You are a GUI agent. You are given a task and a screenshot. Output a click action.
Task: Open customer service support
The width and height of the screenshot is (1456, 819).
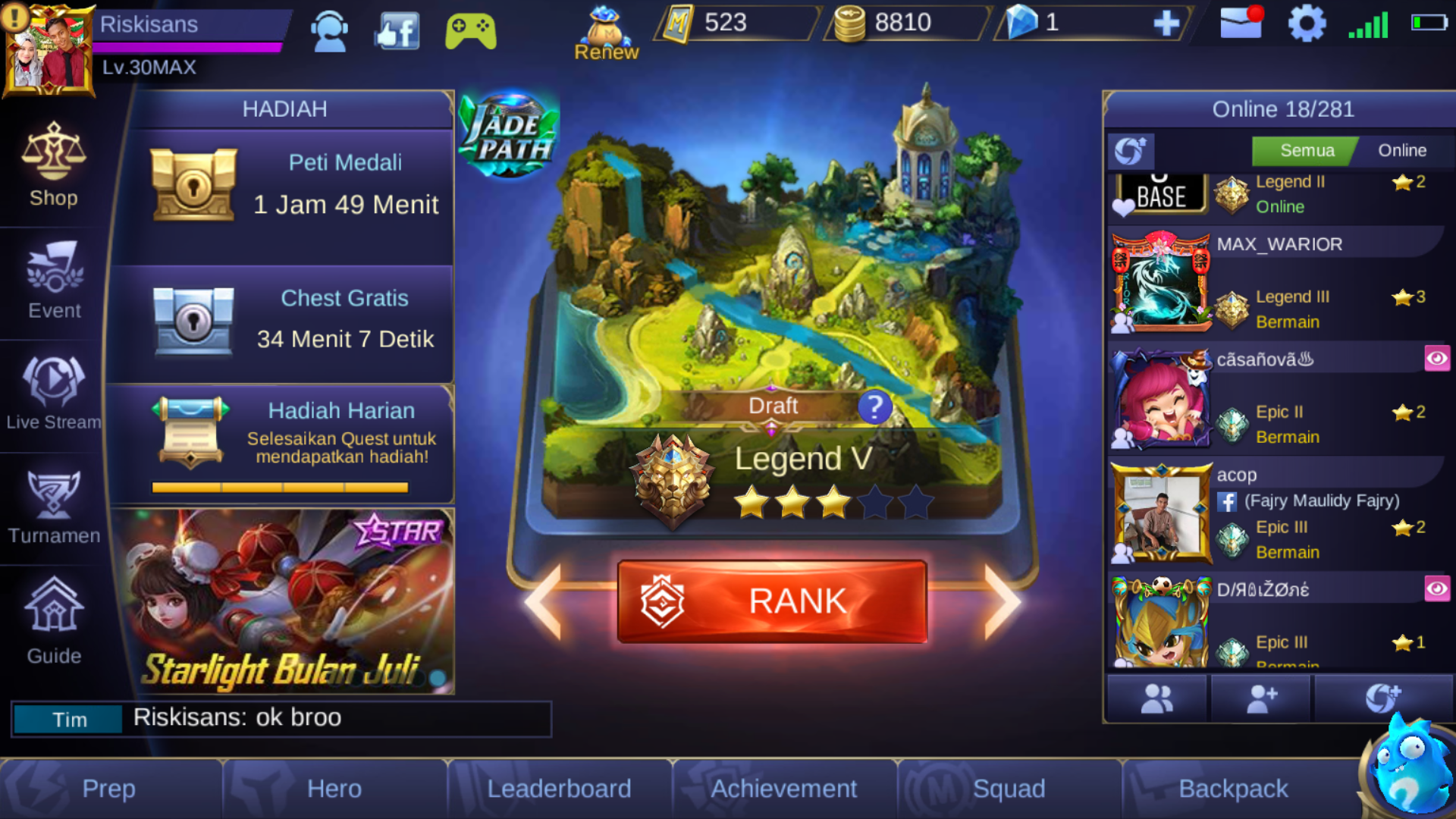(328, 30)
